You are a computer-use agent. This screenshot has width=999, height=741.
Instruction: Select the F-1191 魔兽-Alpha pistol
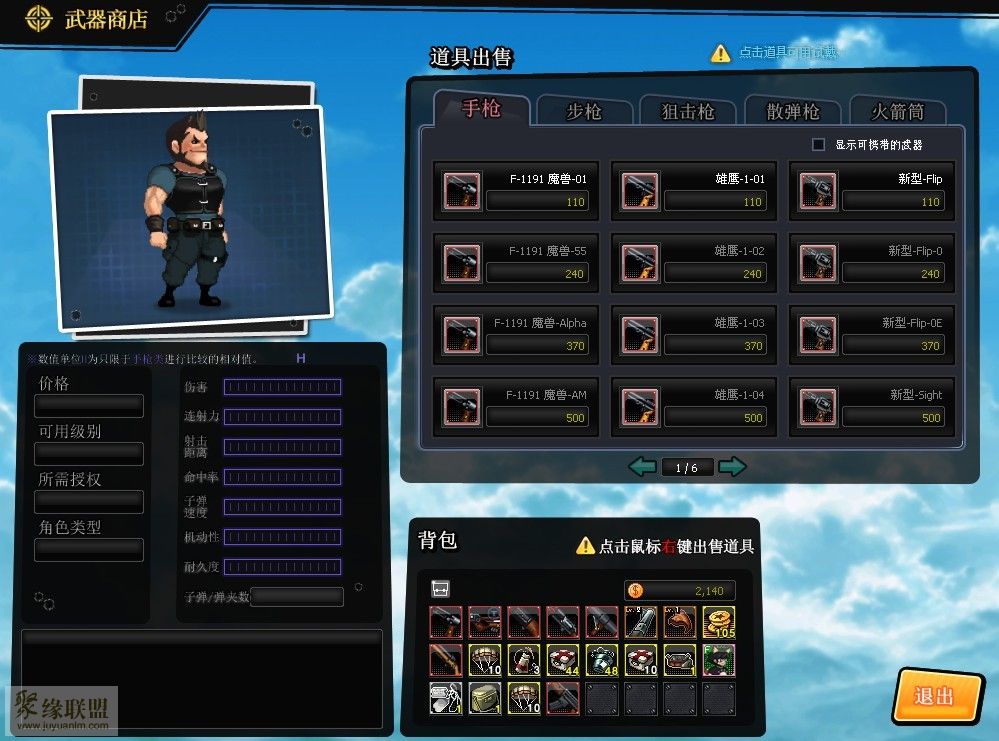pos(516,335)
